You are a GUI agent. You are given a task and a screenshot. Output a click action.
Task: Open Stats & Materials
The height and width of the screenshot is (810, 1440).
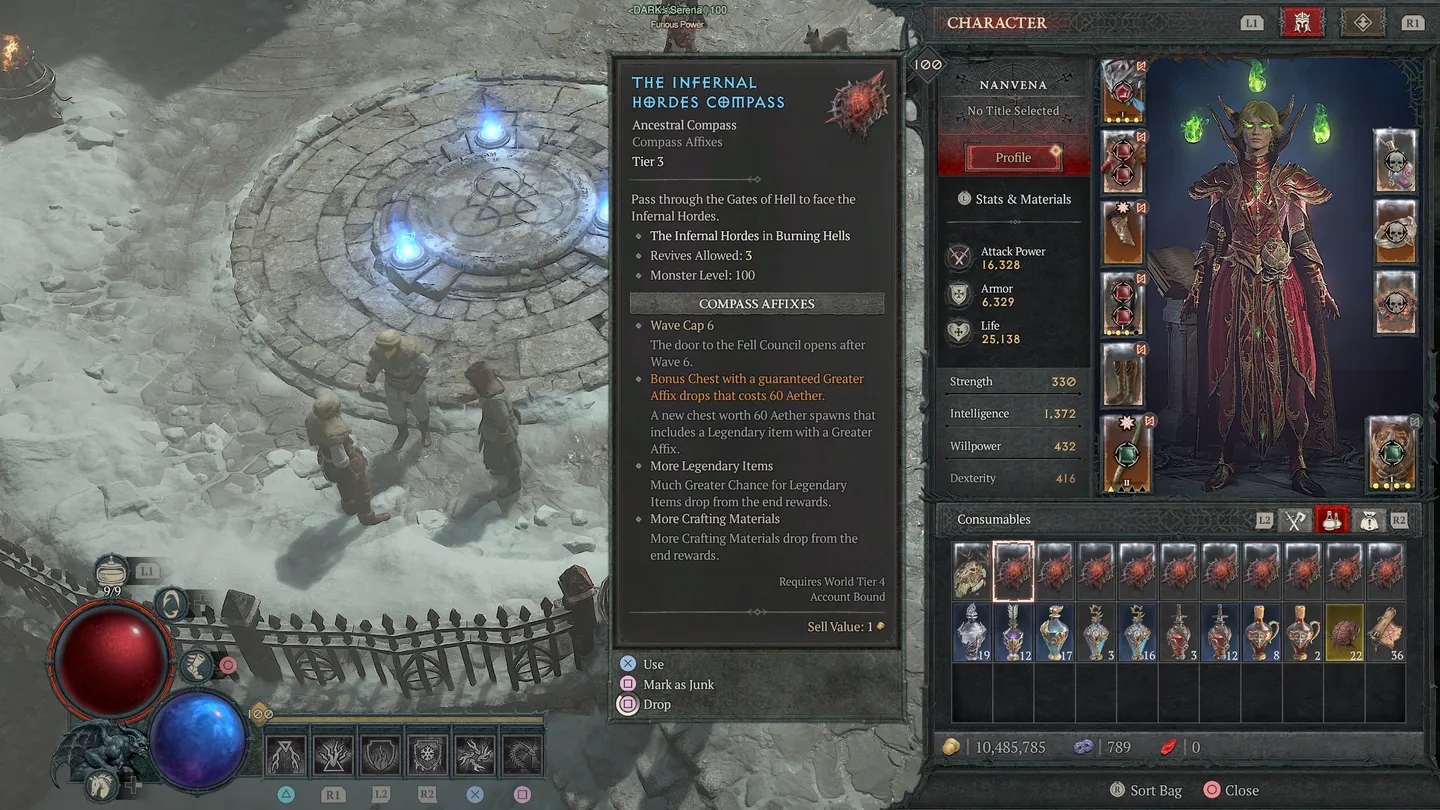point(1014,199)
